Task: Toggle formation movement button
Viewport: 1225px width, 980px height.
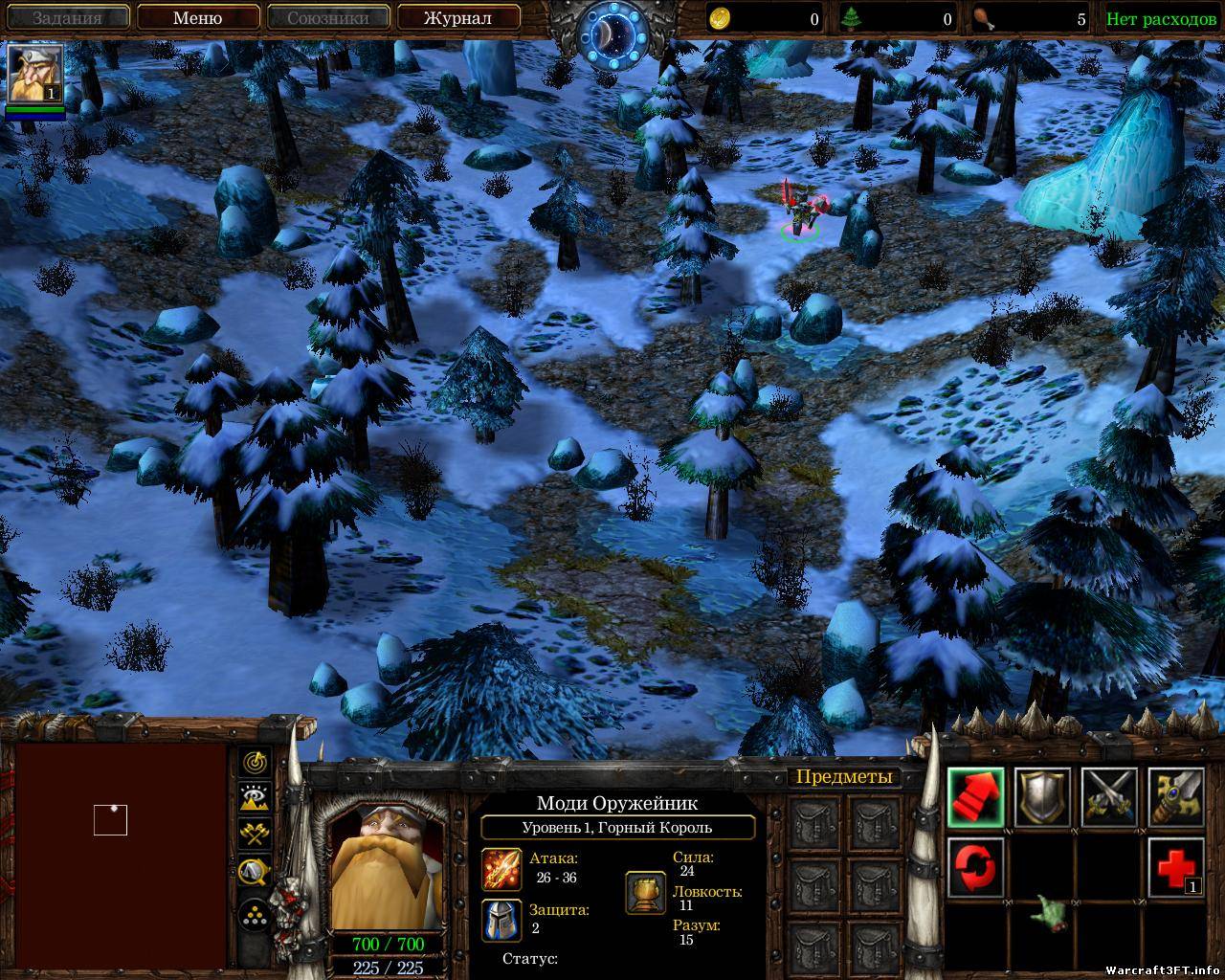Action: (256, 913)
